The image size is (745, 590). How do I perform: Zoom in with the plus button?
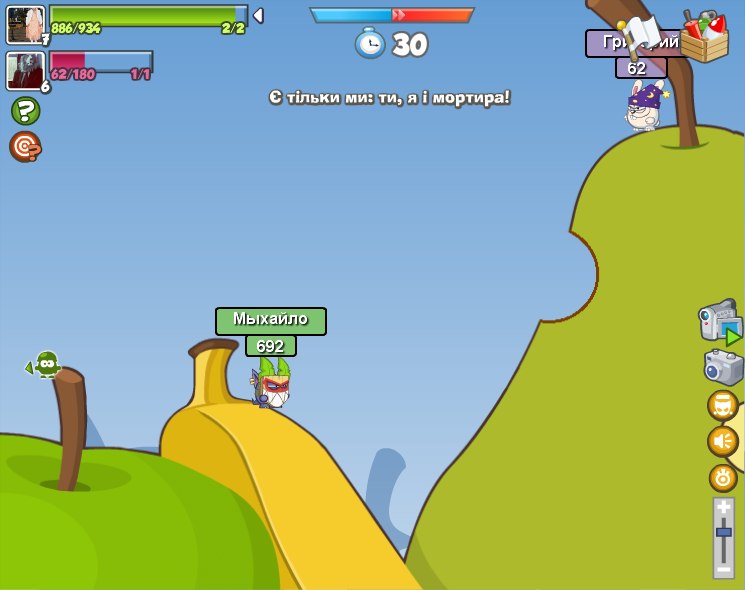click(723, 508)
